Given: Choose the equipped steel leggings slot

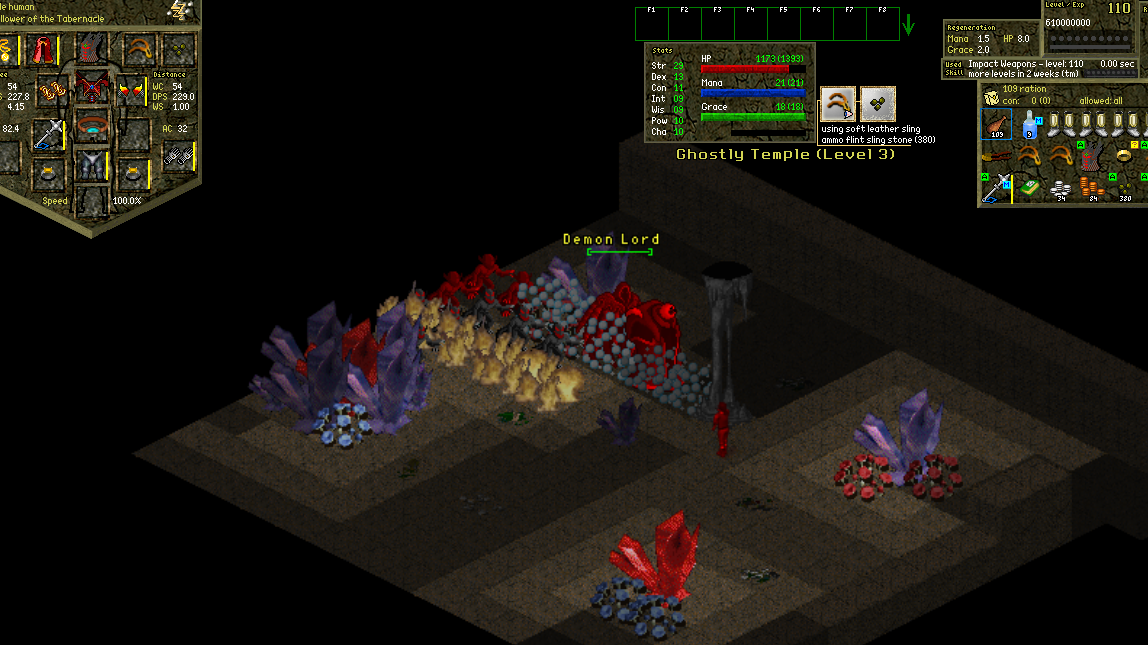Looking at the screenshot, I should coord(92,165).
